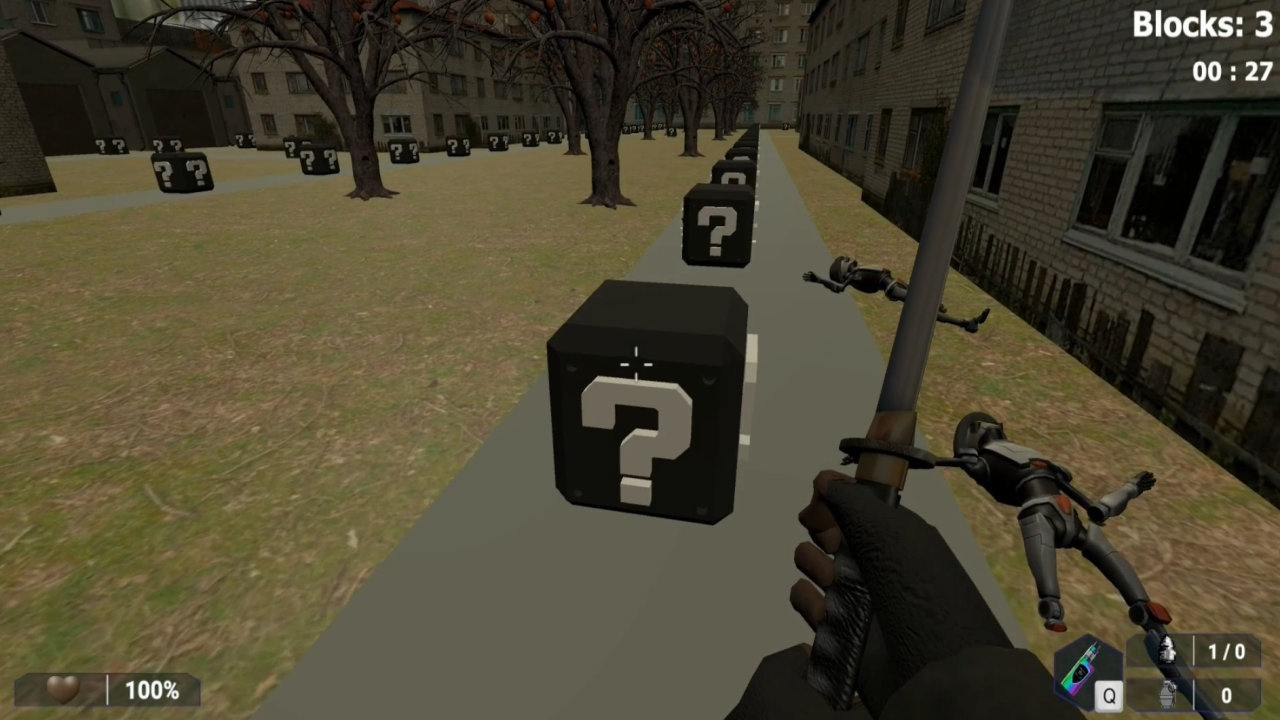Click the Q key indicator icon
This screenshot has width=1280, height=720.
[x=1109, y=695]
